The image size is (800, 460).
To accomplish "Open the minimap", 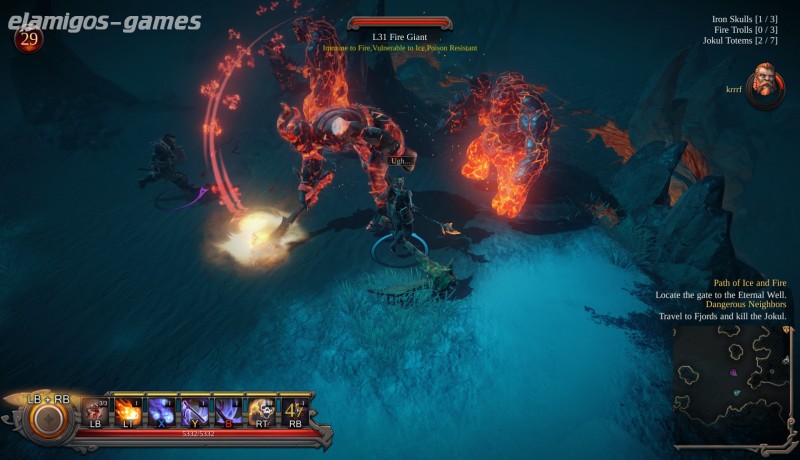I will coord(732,387).
